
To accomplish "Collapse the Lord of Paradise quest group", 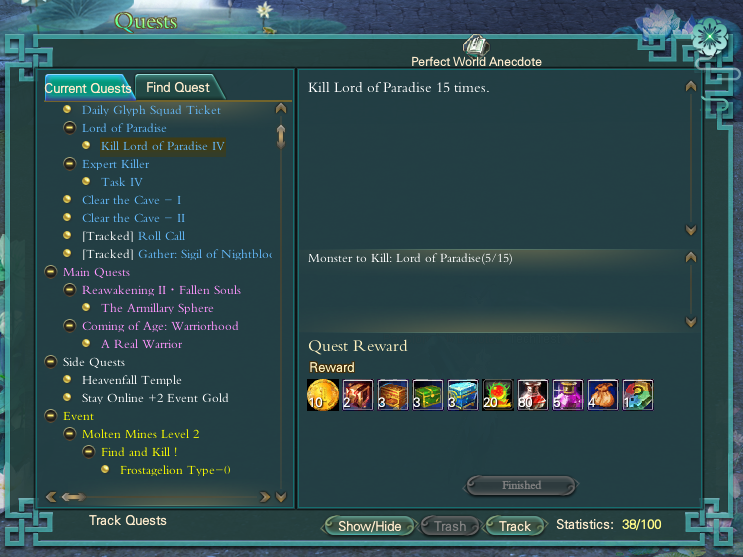I will click(69, 128).
